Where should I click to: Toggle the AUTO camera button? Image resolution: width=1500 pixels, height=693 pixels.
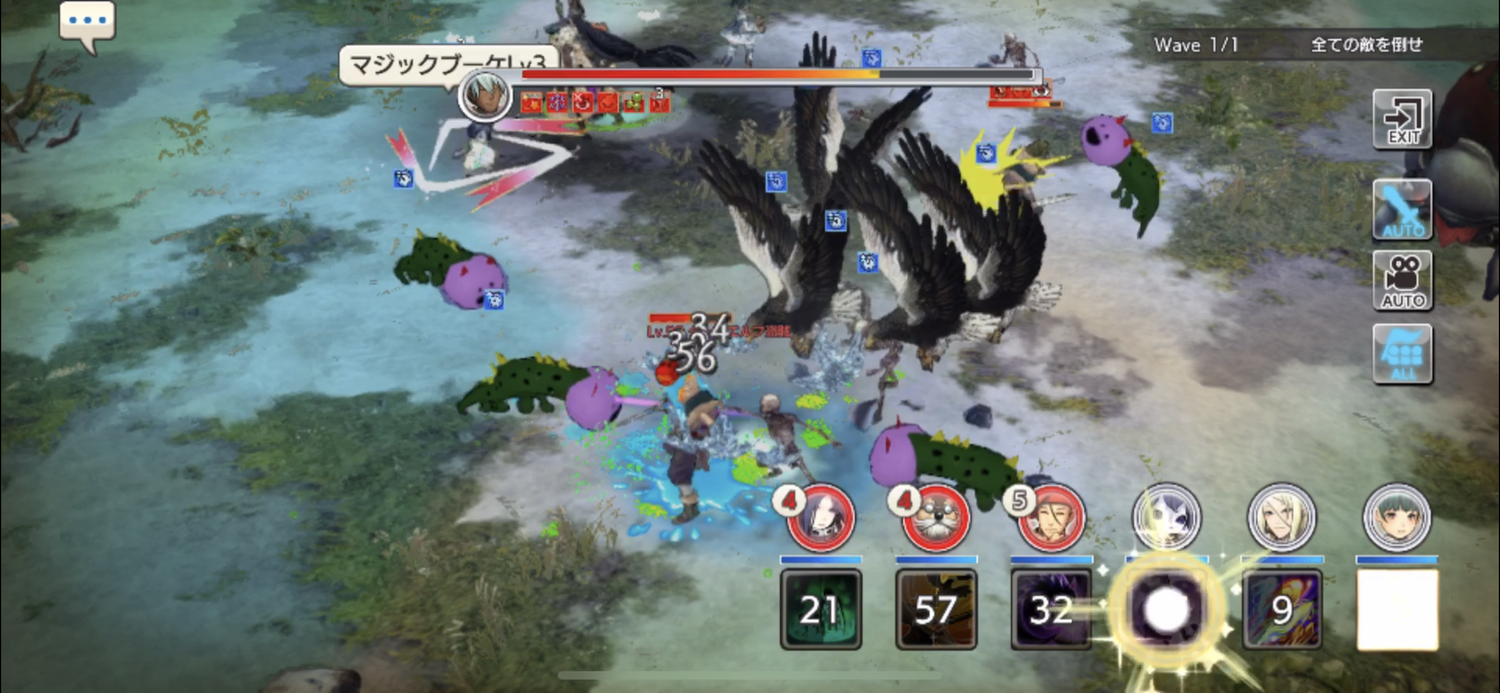[x=1402, y=281]
